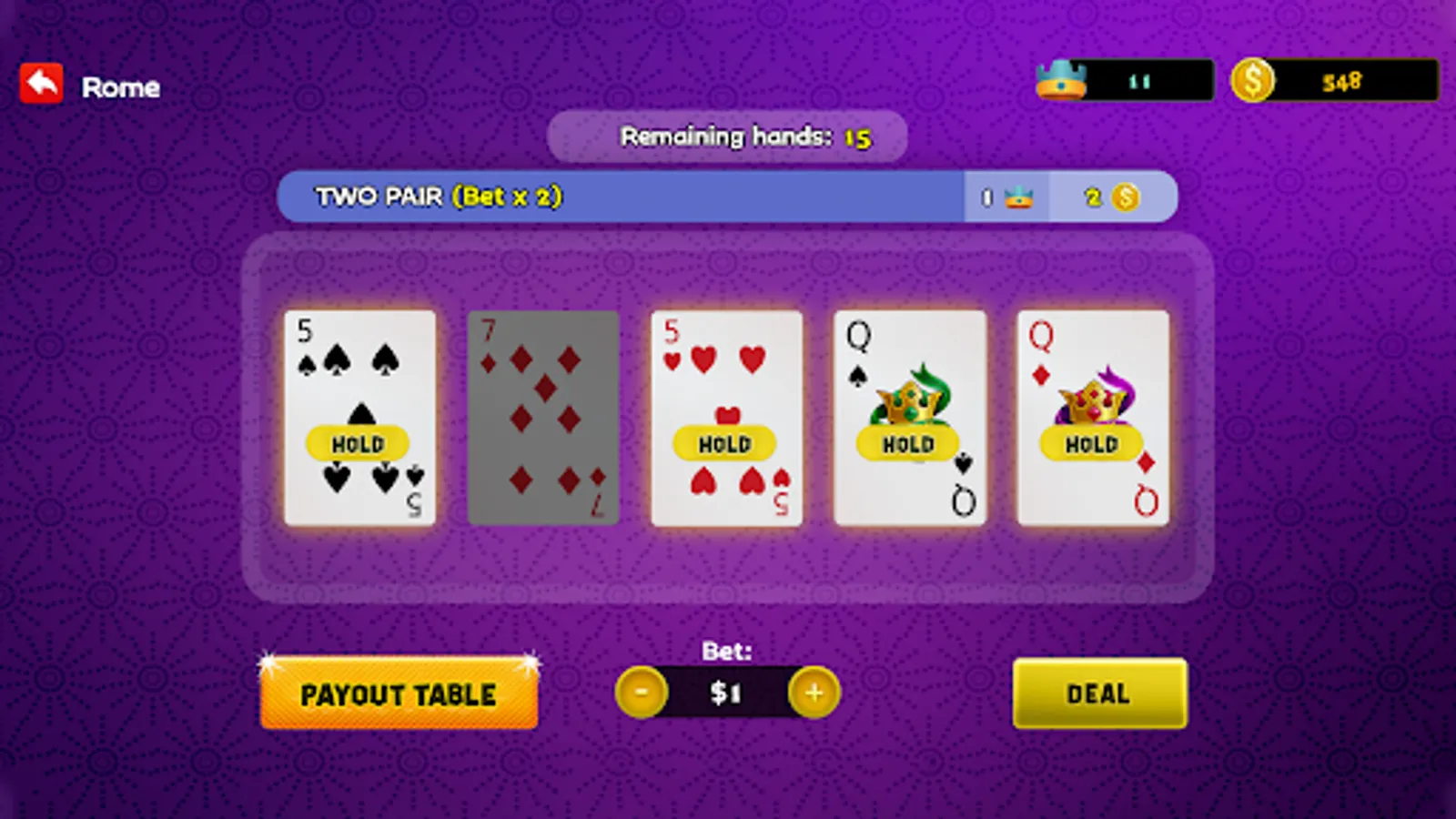The height and width of the screenshot is (819, 1456).
Task: Click the TWO PAIR (Bet x 2) banner
Action: 440,197
